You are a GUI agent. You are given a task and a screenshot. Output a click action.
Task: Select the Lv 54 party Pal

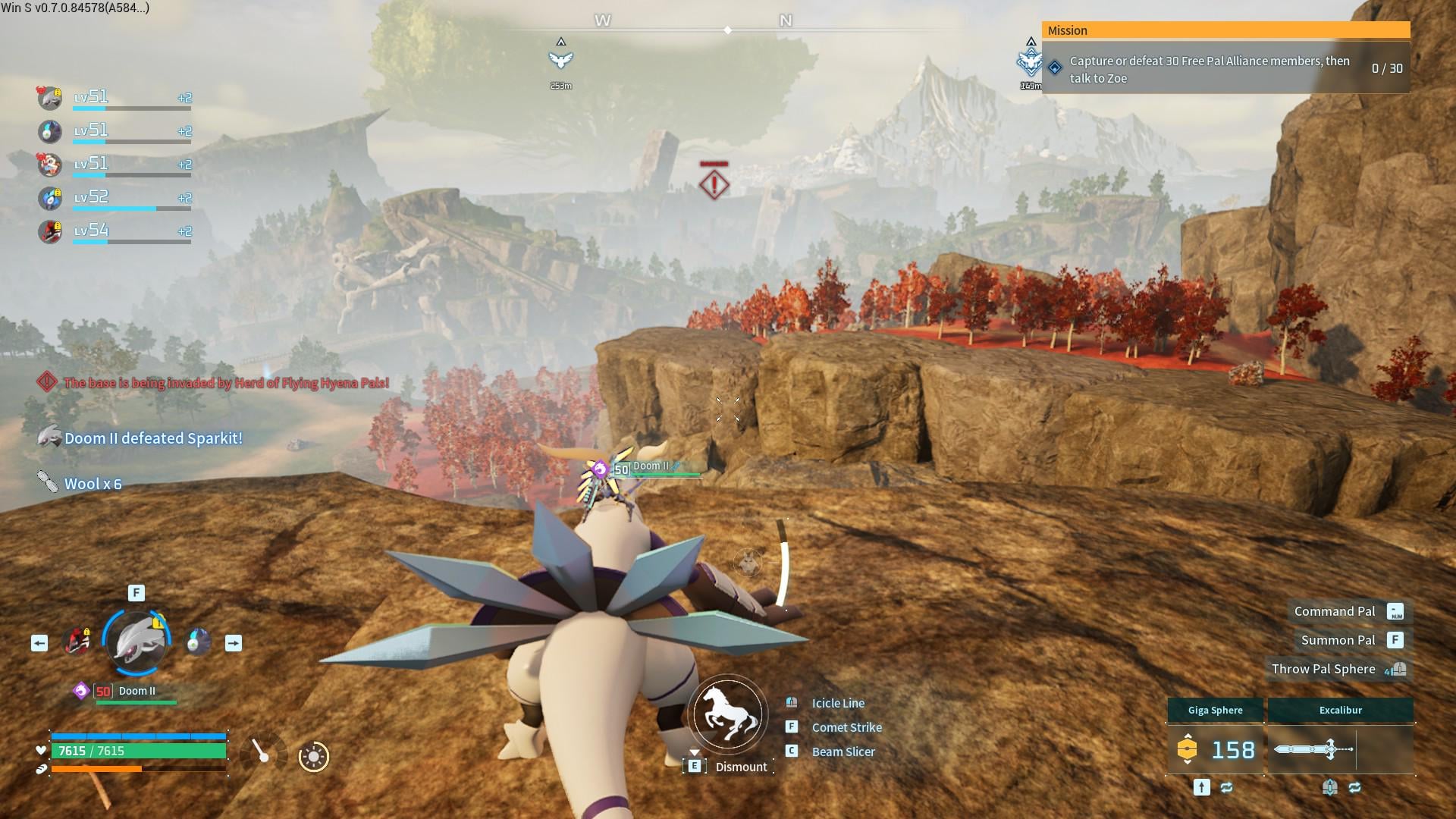pyautogui.click(x=50, y=231)
